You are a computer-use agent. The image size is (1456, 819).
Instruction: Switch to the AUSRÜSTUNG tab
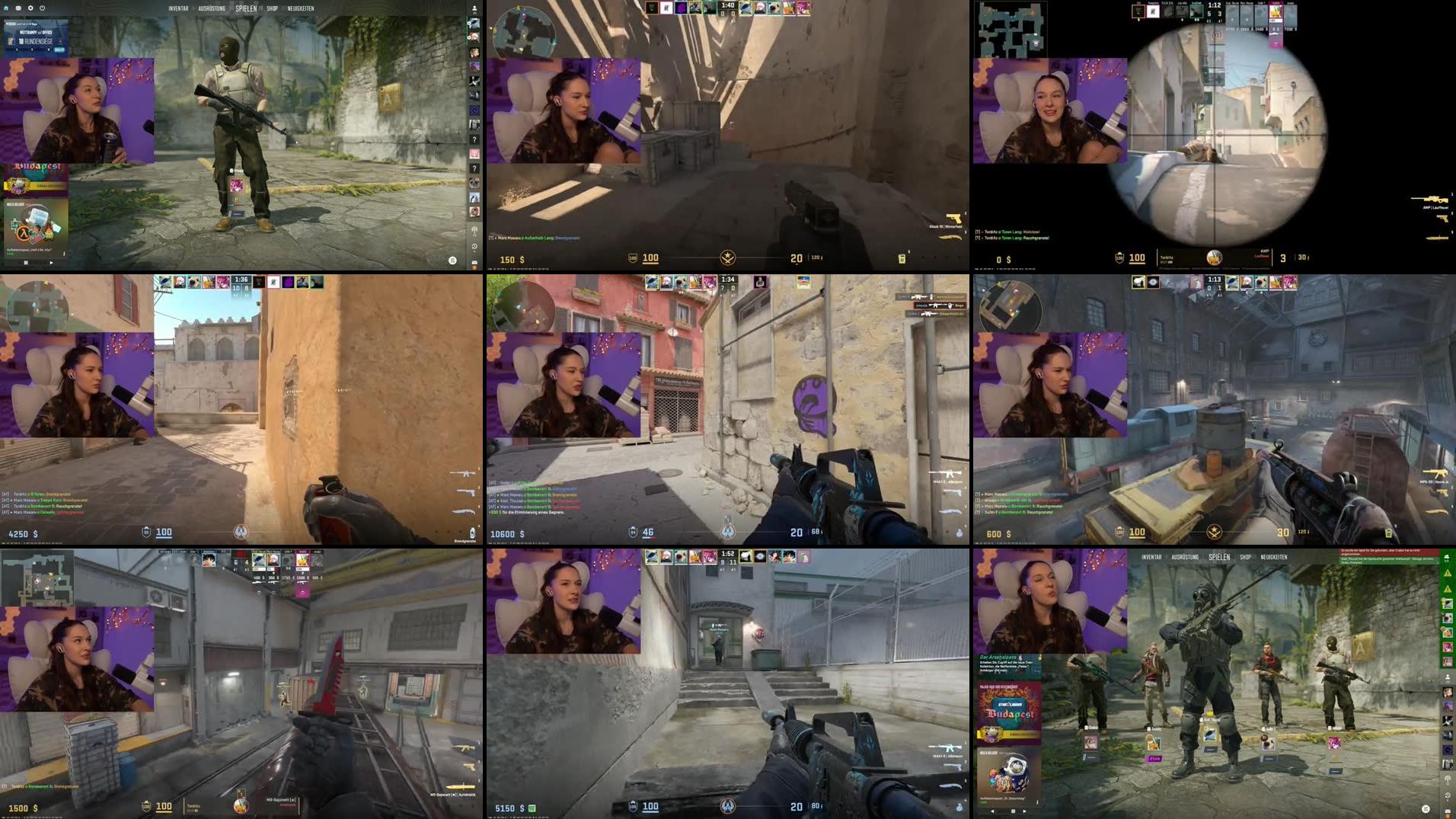point(212,8)
